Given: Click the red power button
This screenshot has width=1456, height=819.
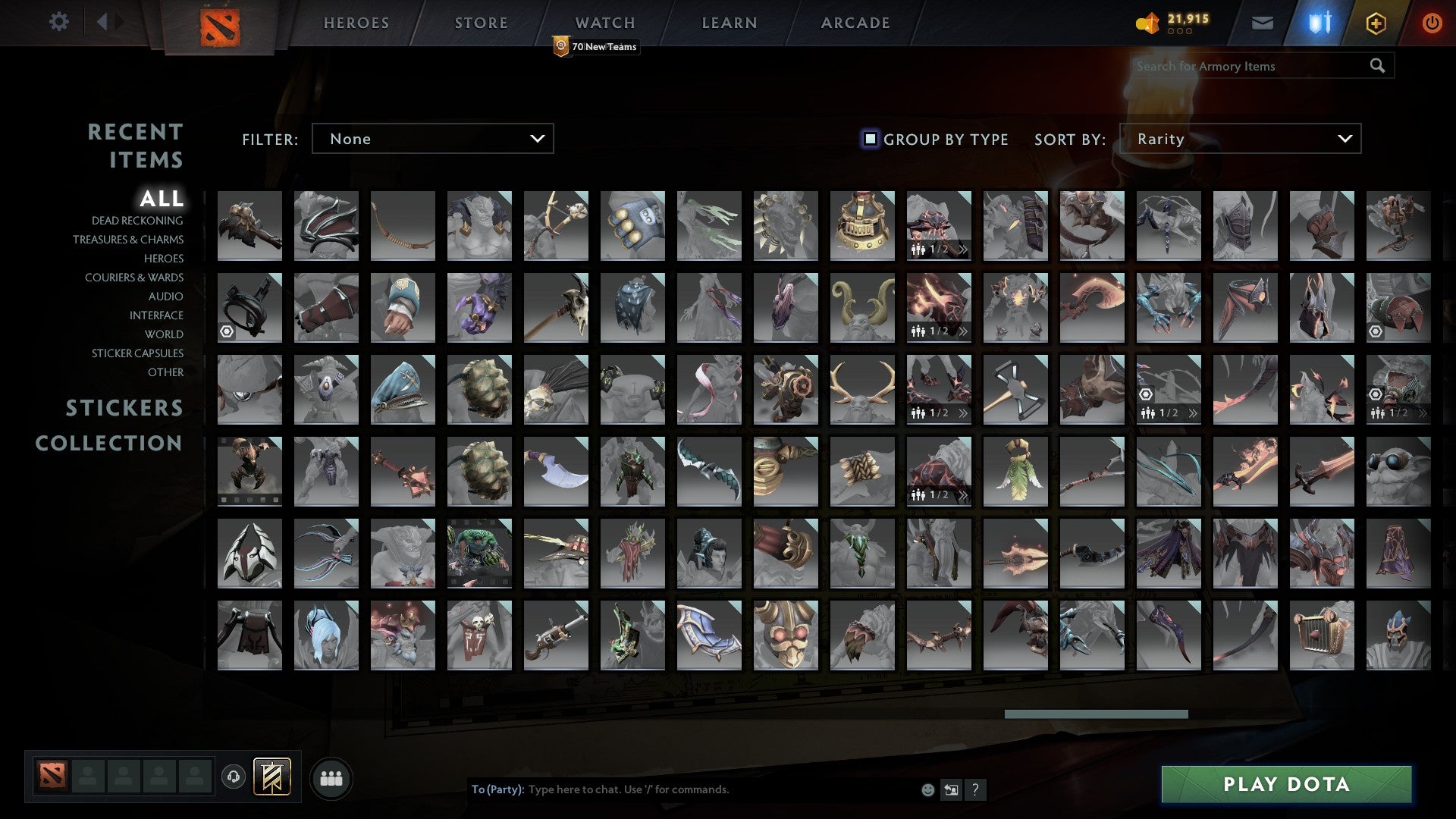Looking at the screenshot, I should click(x=1432, y=23).
